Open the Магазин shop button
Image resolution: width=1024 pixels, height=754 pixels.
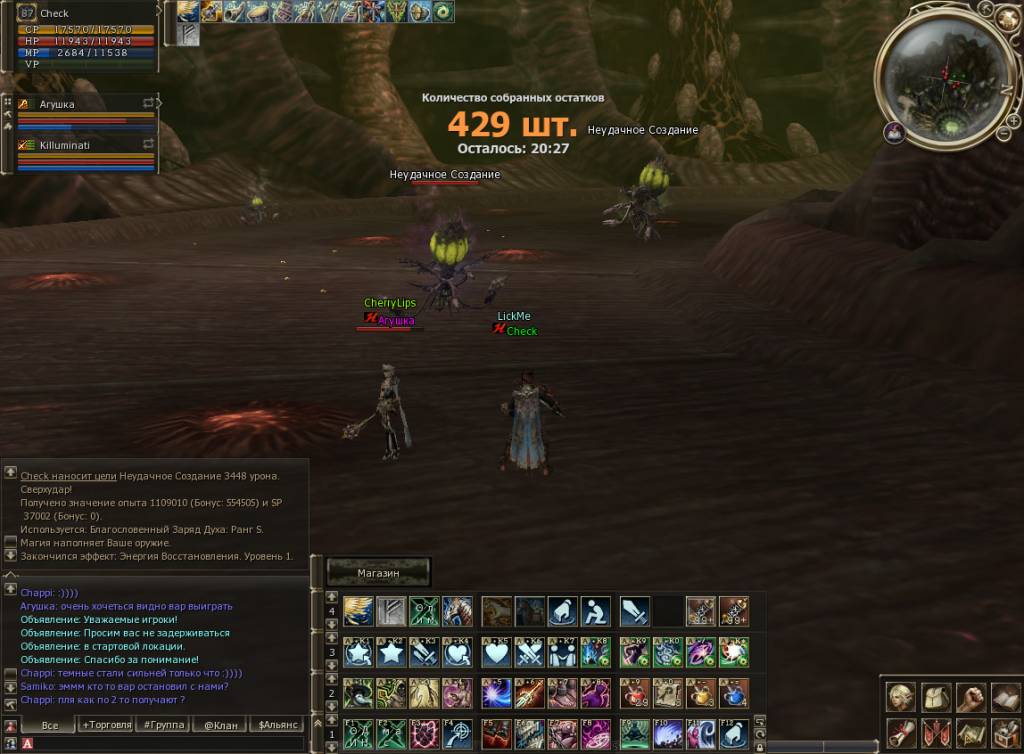378,572
